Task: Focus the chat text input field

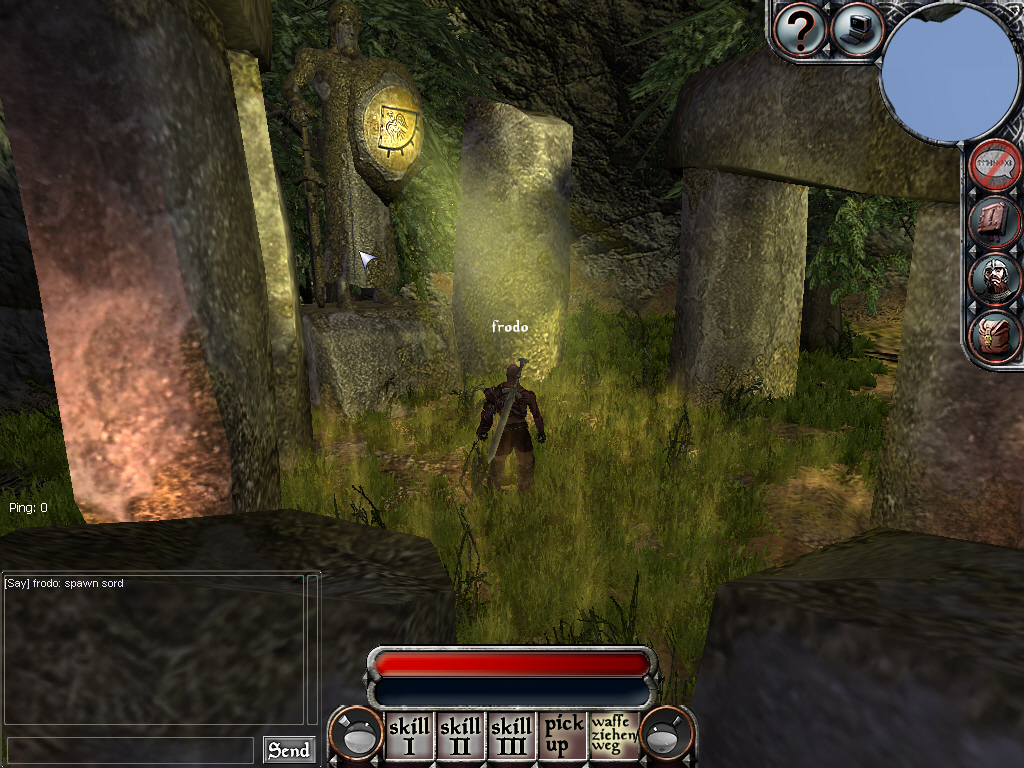Action: [130, 750]
